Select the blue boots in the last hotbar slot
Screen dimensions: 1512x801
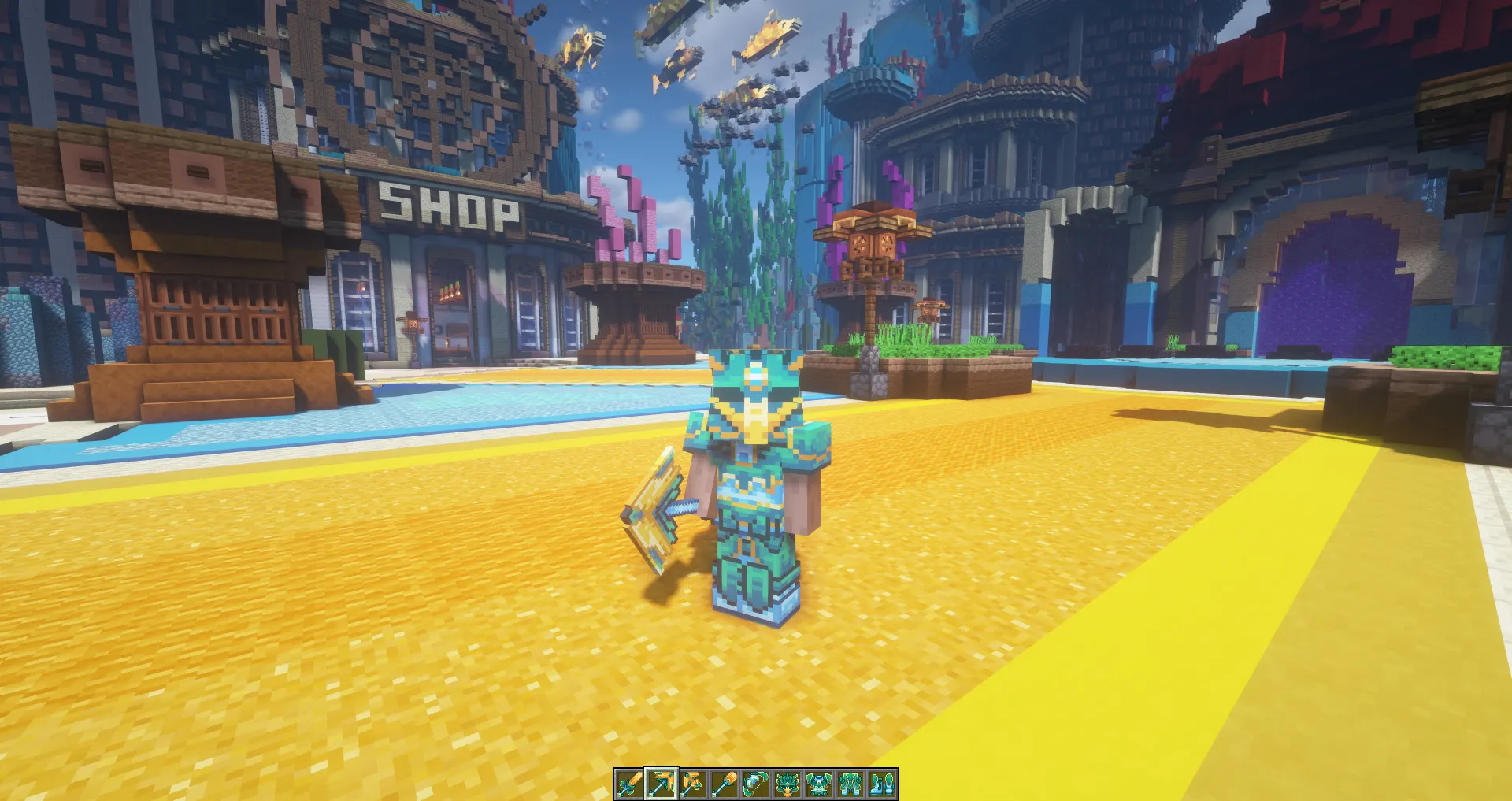[883, 784]
